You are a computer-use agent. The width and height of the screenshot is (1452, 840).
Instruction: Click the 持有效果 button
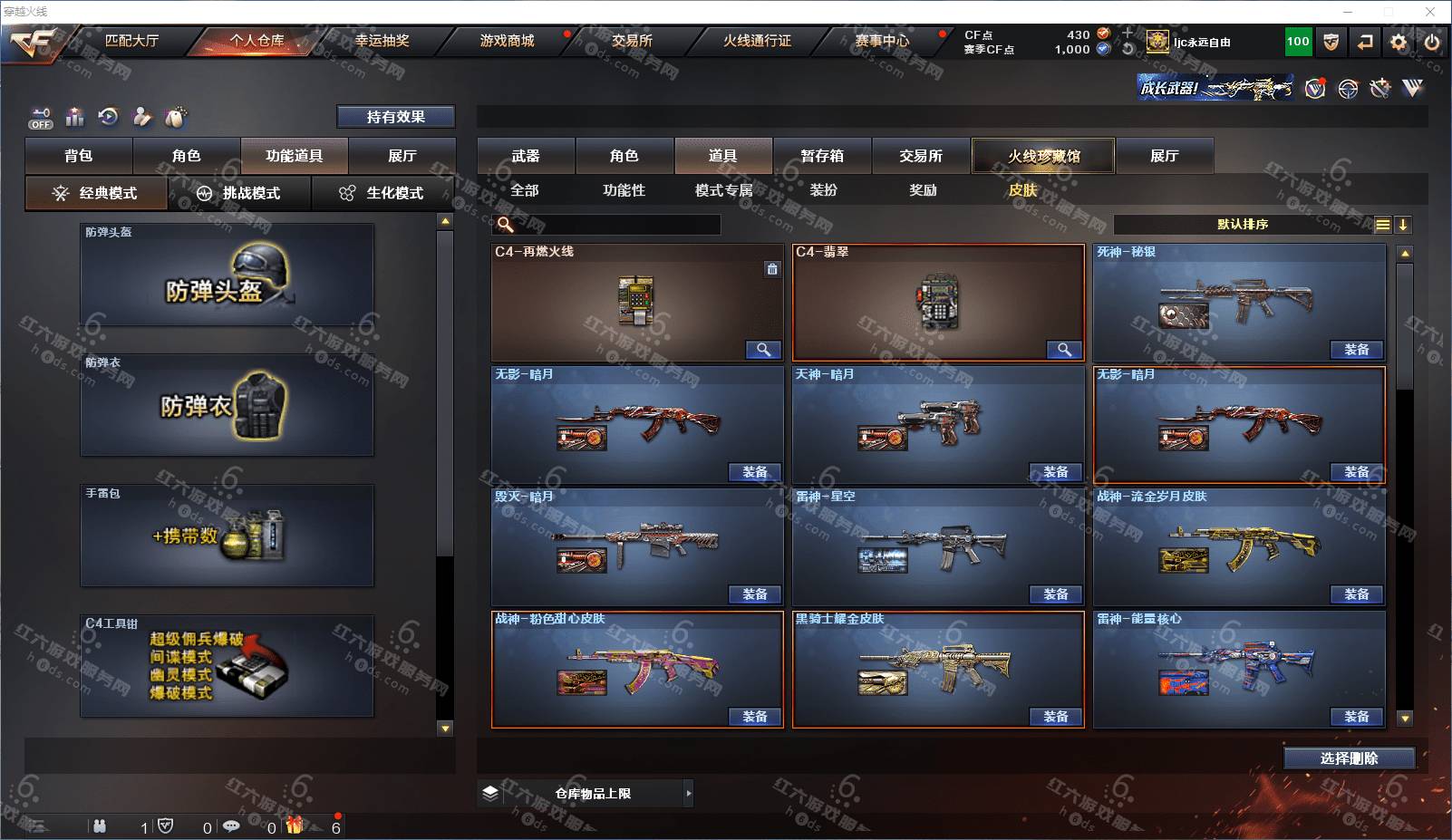pyautogui.click(x=395, y=117)
